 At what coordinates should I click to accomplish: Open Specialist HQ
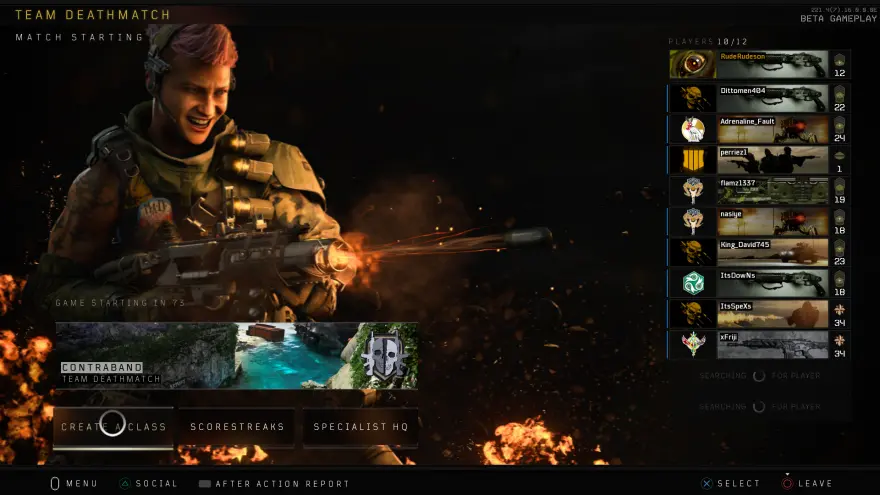[x=361, y=427]
